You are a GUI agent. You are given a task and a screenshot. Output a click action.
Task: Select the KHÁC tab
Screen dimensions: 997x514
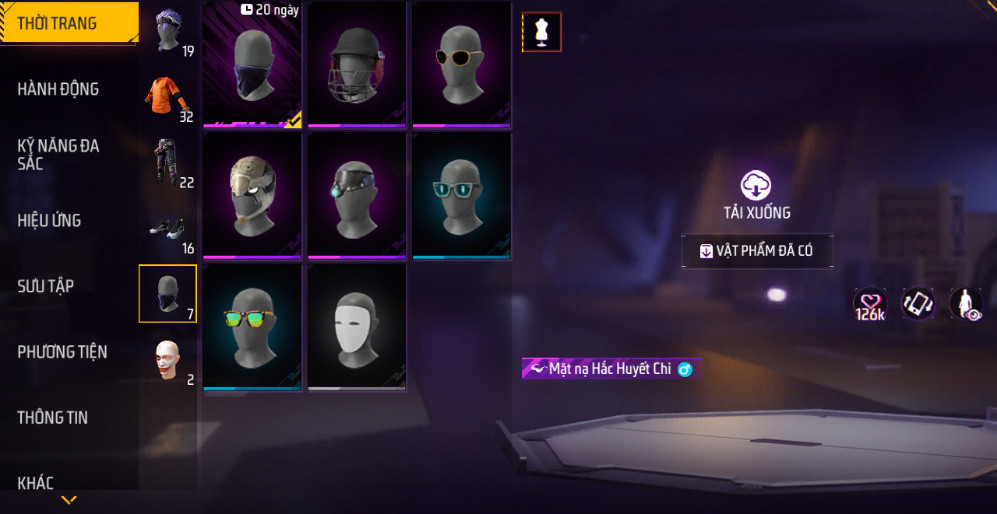(36, 483)
